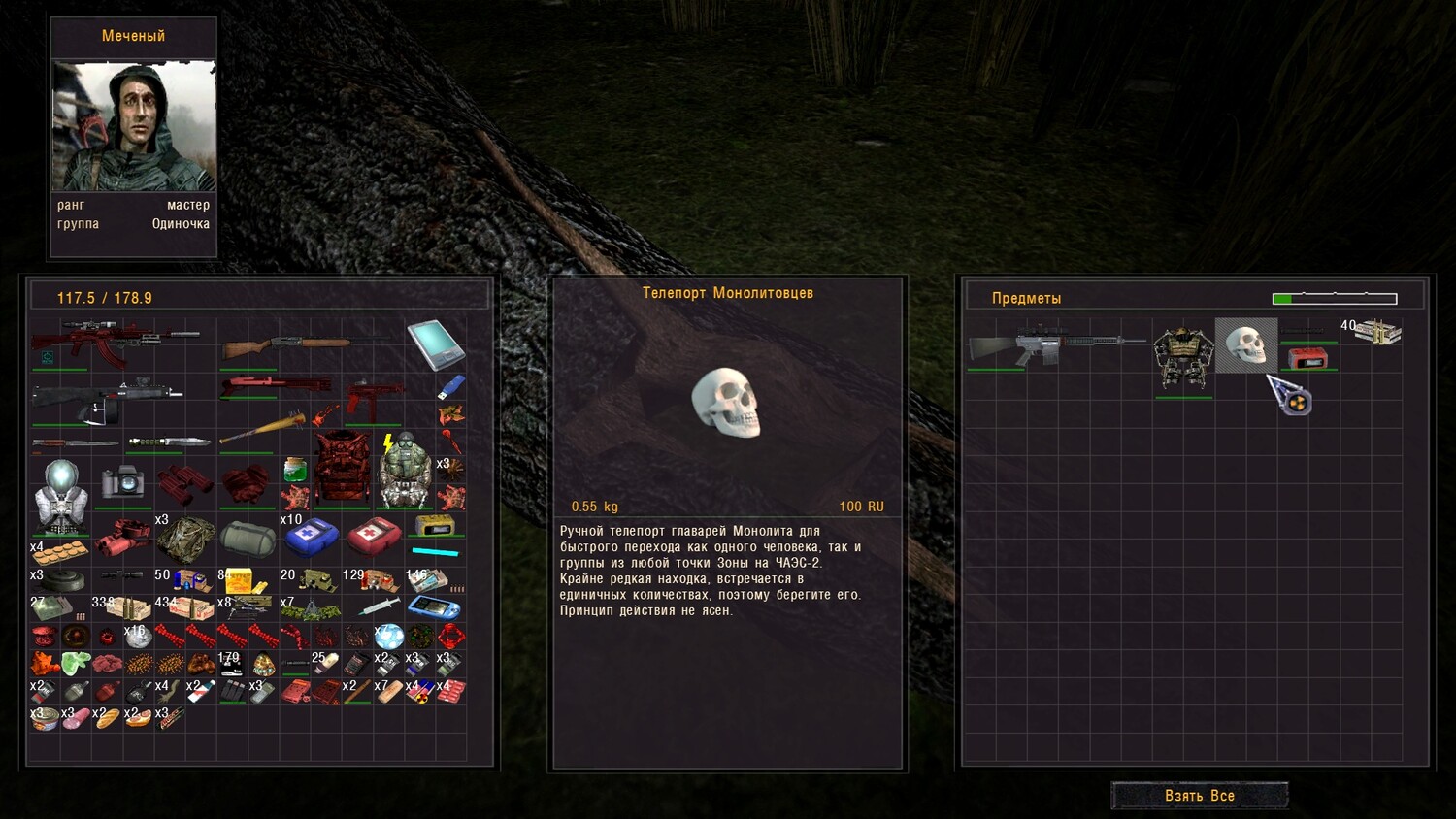Viewport: 1456px width, 819px height.
Task: Select the skull teleport in the loot panel
Action: click(x=1245, y=344)
